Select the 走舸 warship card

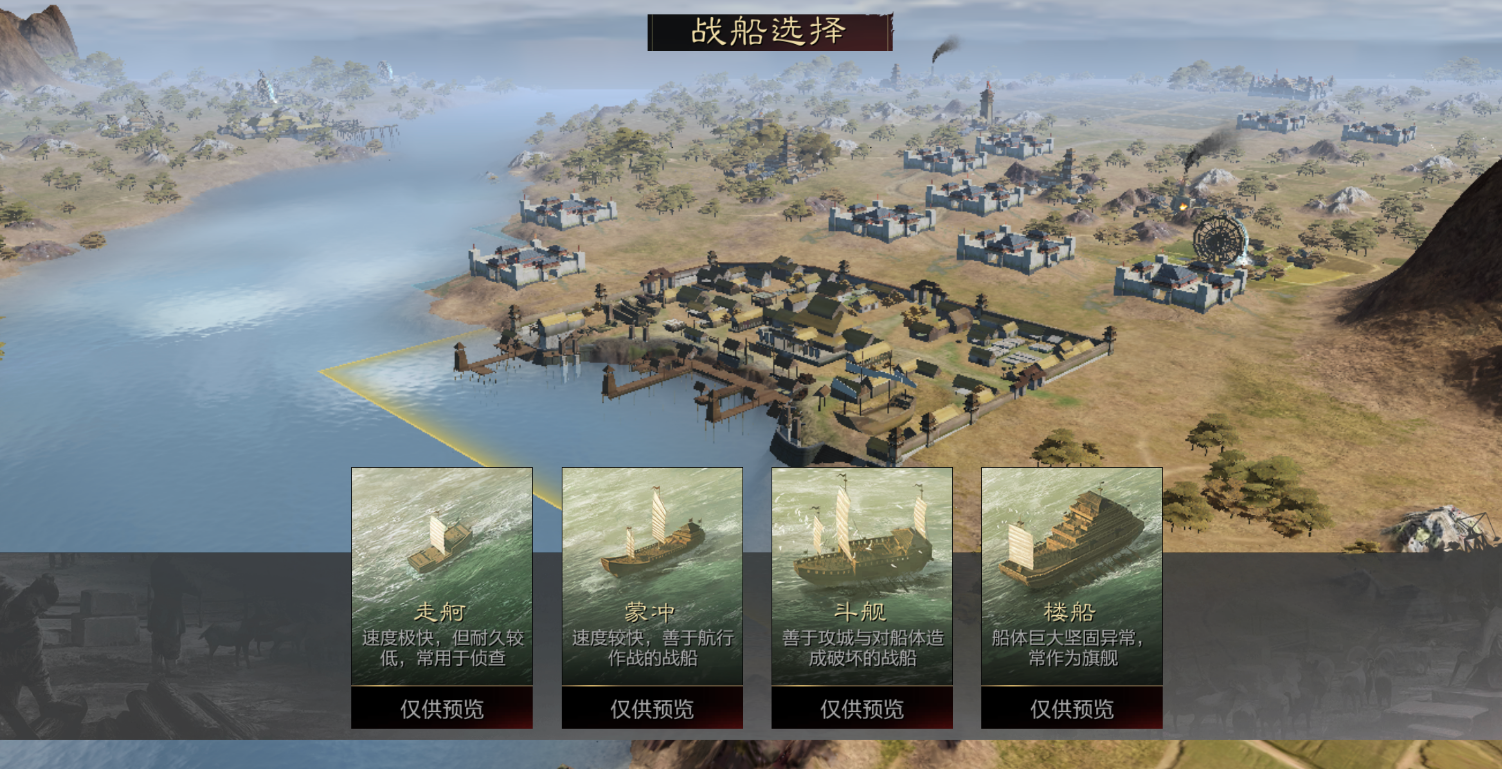tap(441, 575)
